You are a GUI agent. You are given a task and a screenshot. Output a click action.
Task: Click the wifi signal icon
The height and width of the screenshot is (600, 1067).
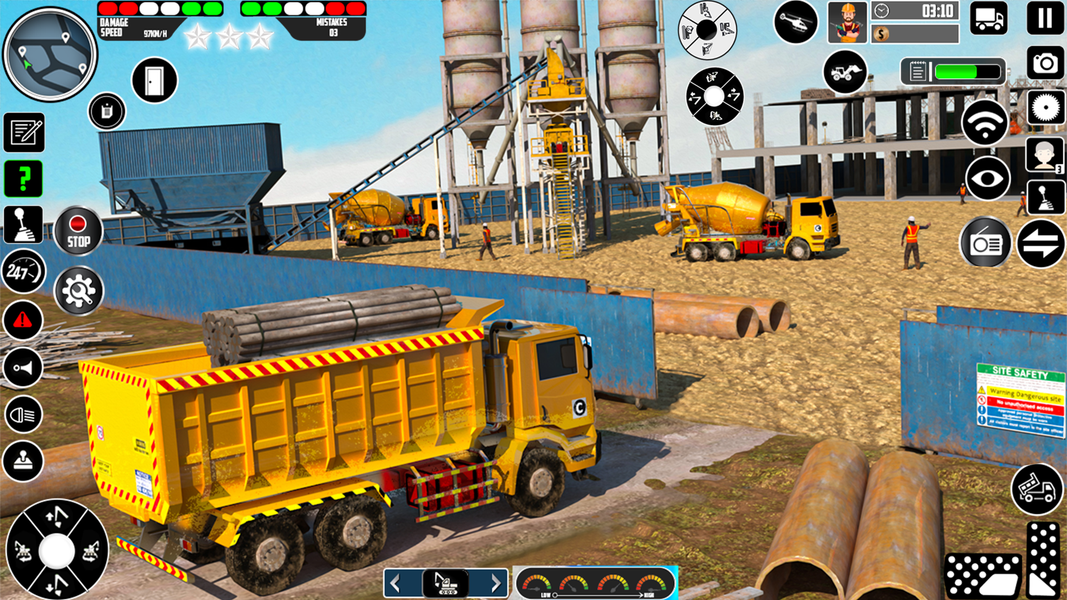point(984,123)
